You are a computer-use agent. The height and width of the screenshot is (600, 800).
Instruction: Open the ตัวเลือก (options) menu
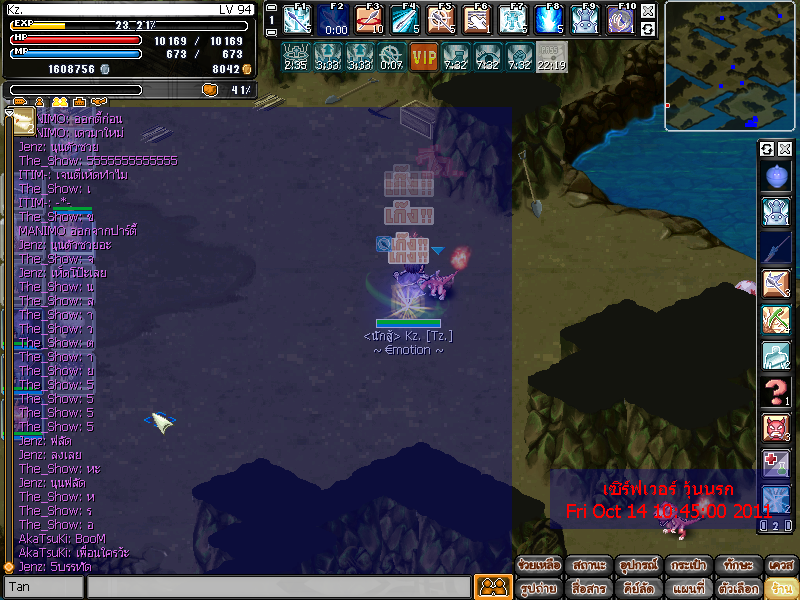pos(736,588)
